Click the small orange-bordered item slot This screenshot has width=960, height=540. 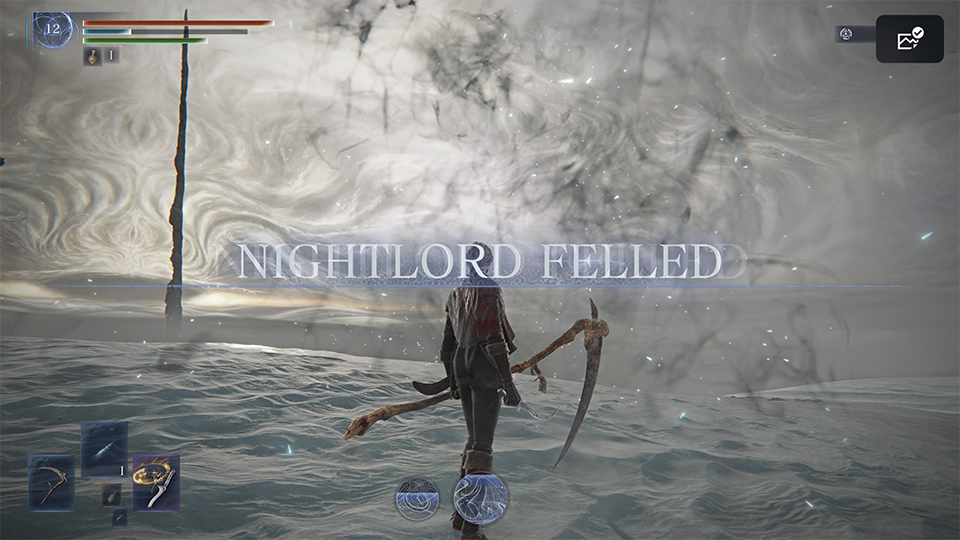(x=111, y=494)
